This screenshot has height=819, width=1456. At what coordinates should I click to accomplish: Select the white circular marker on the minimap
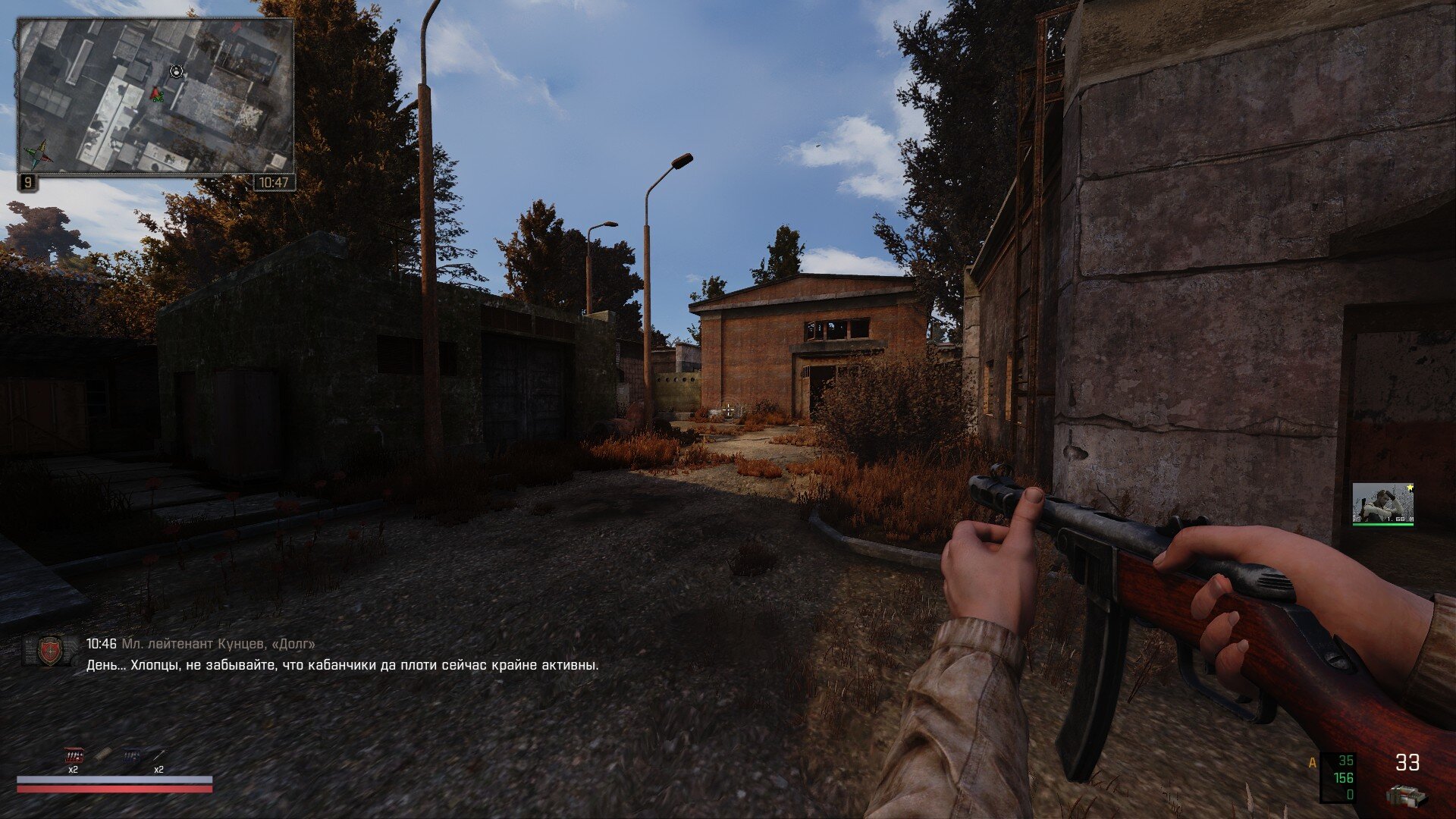(177, 71)
